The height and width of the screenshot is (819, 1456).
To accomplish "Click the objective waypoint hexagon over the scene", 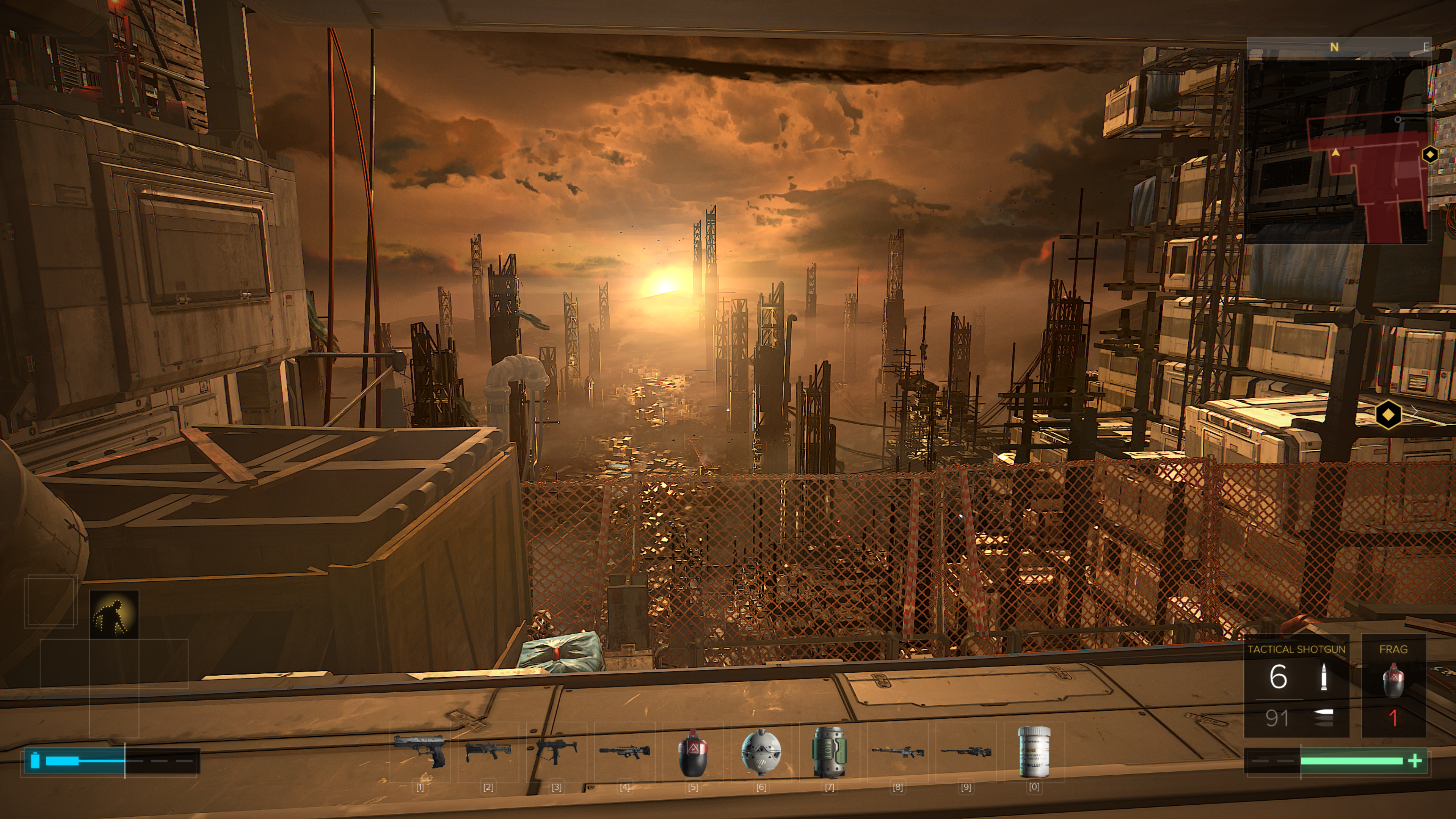I will 1388,416.
